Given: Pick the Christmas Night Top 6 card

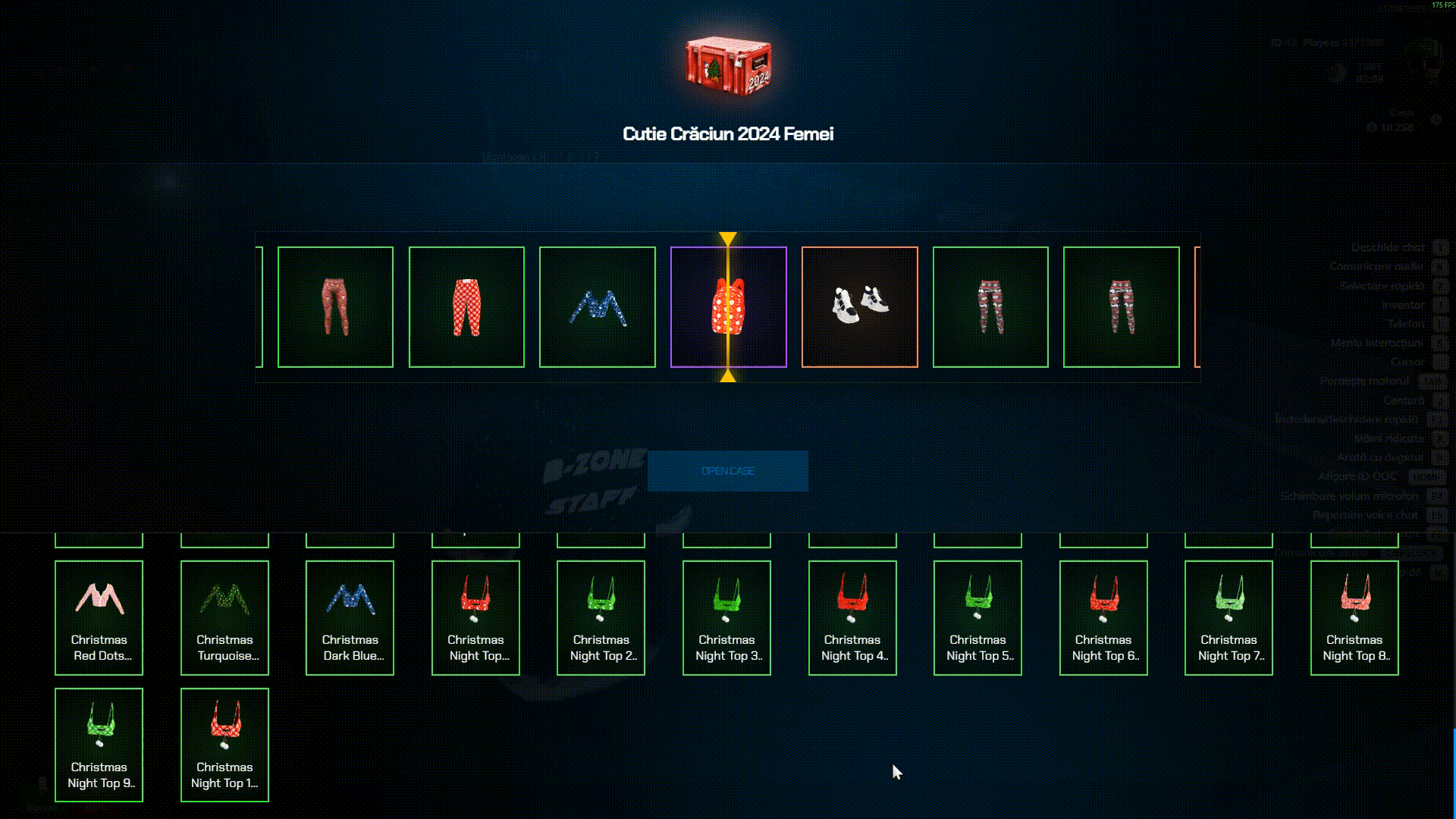Looking at the screenshot, I should [1103, 617].
